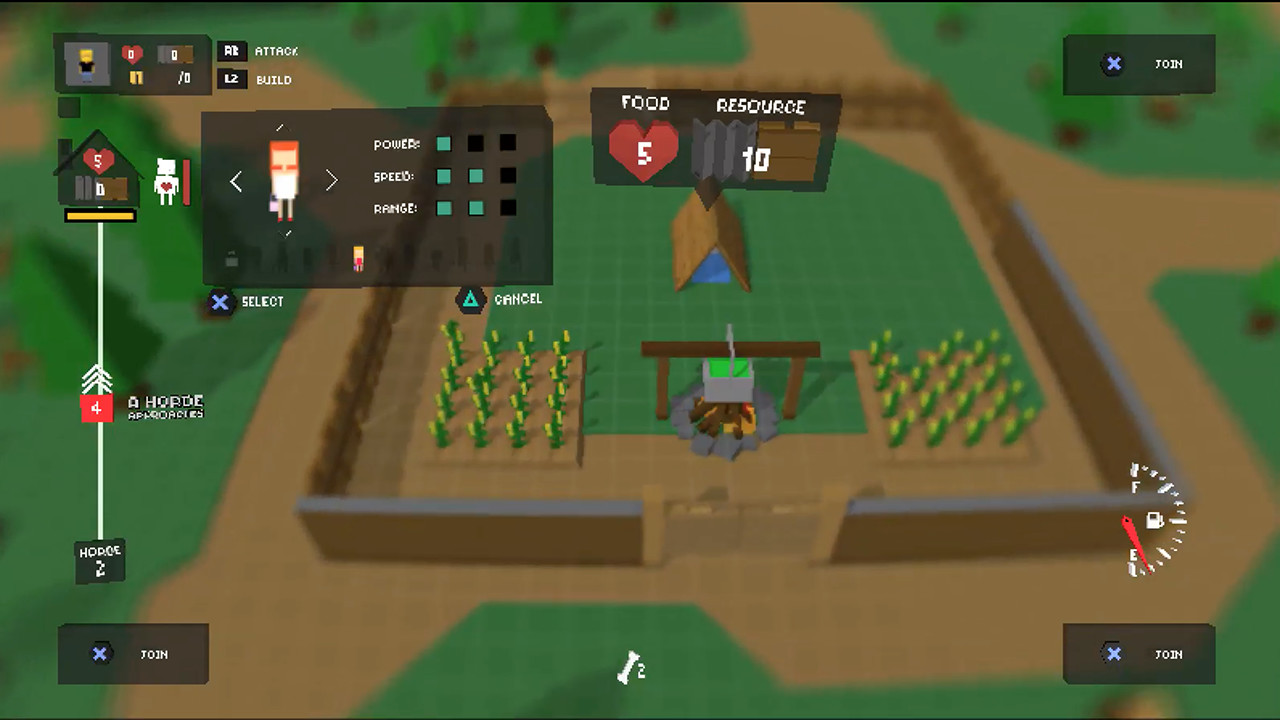Click the yellow progress bar under the house
The height and width of the screenshot is (720, 1280).
click(x=99, y=215)
